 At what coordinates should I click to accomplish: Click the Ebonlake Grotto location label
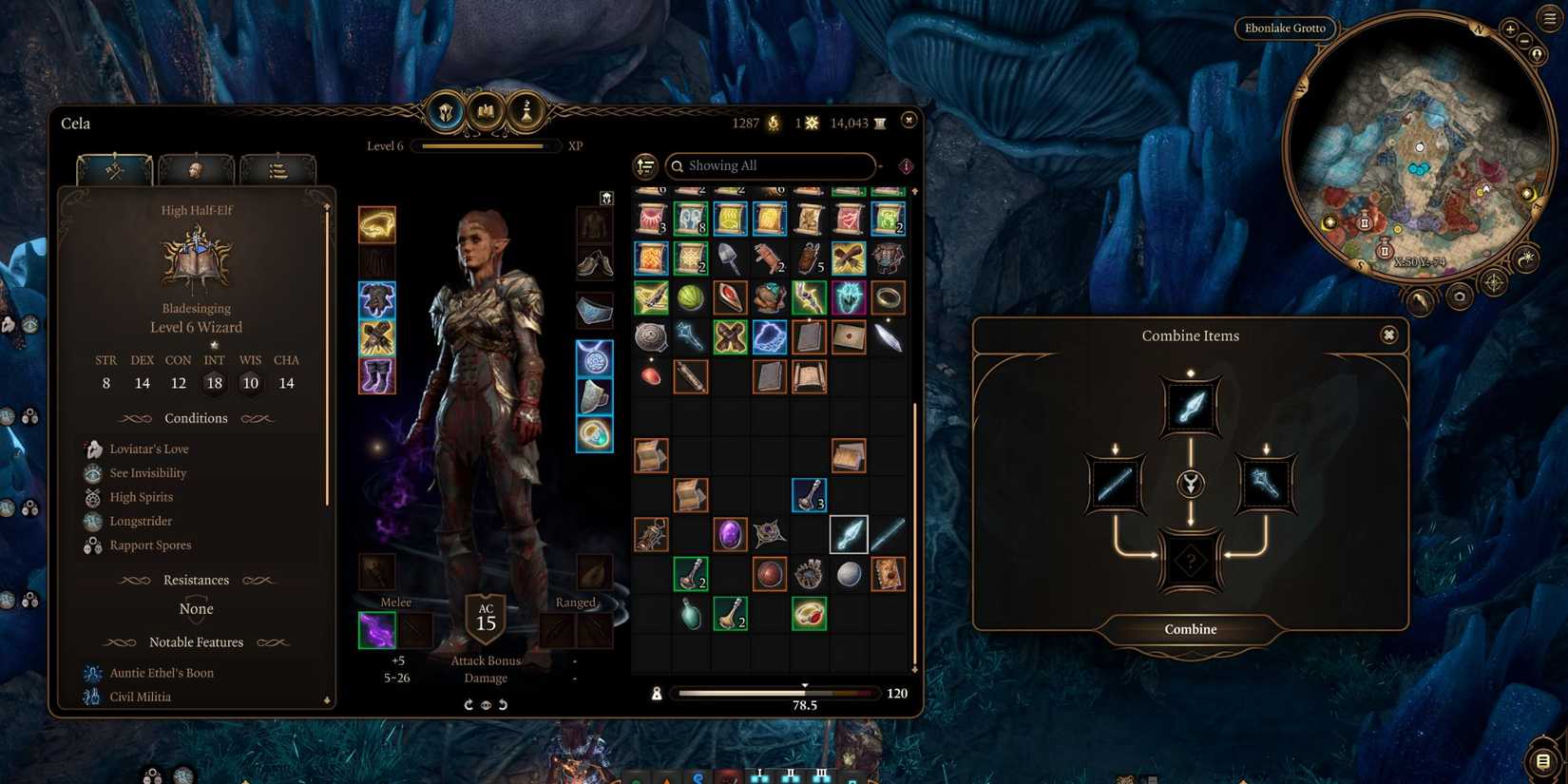[x=1285, y=28]
